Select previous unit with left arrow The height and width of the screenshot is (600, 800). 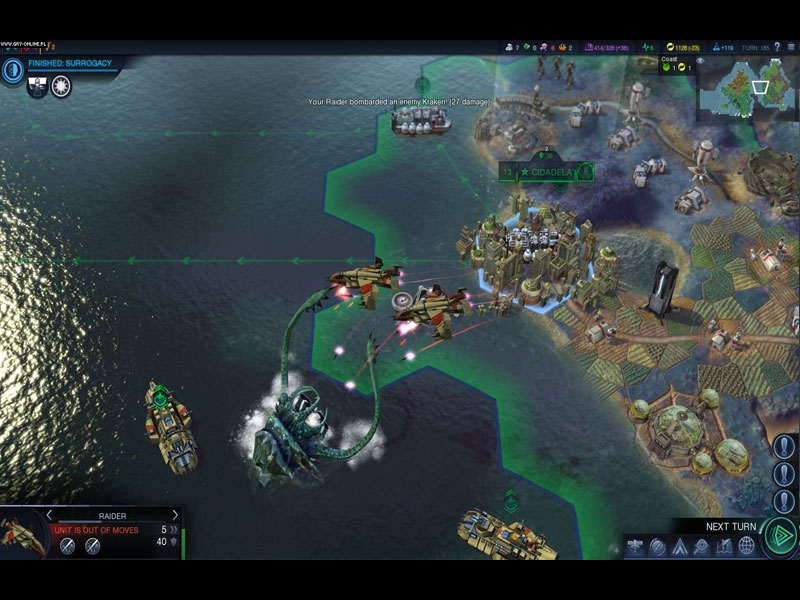click(49, 515)
